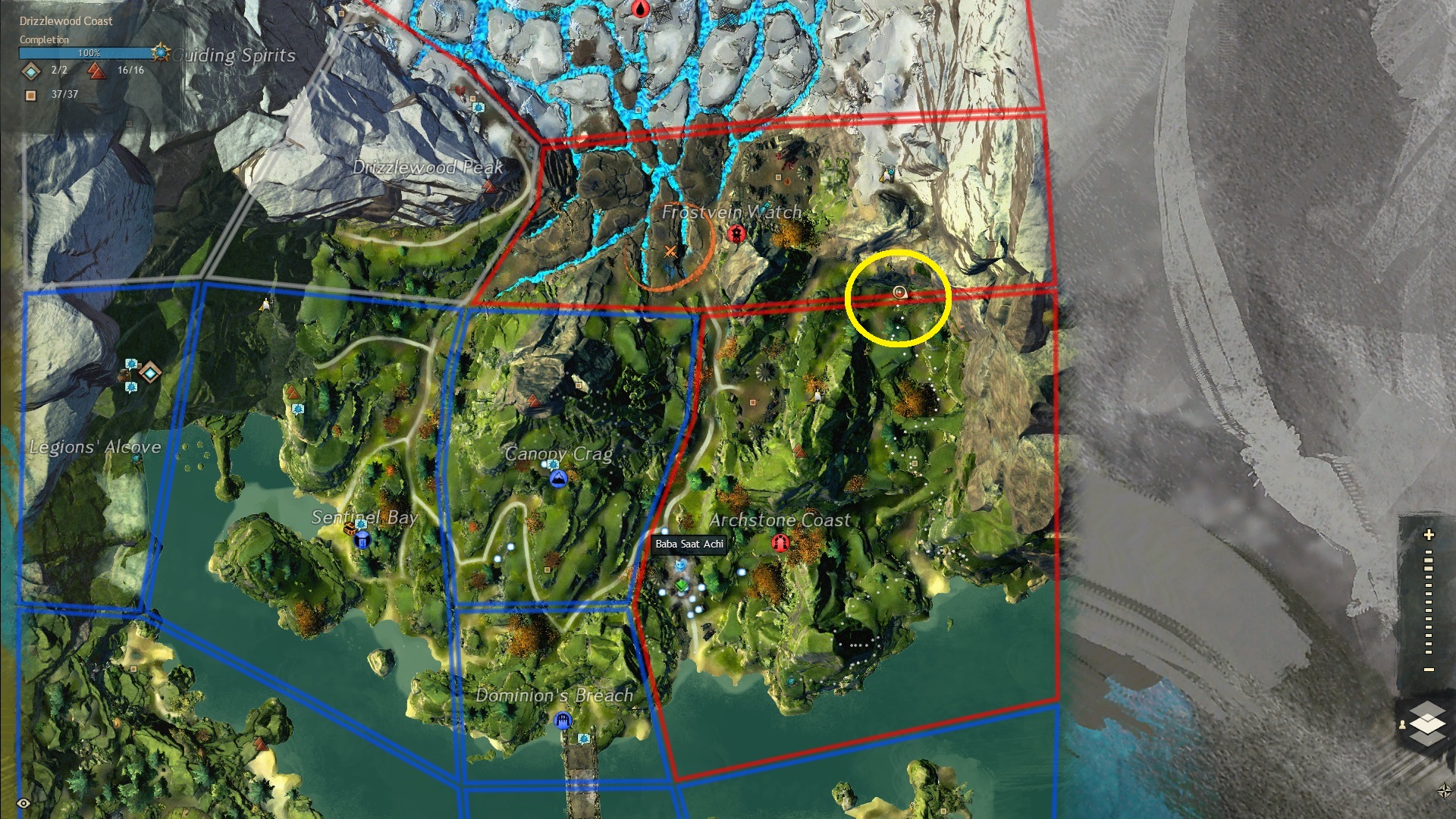Select the green player position marker
The image size is (1456, 819).
tap(682, 585)
